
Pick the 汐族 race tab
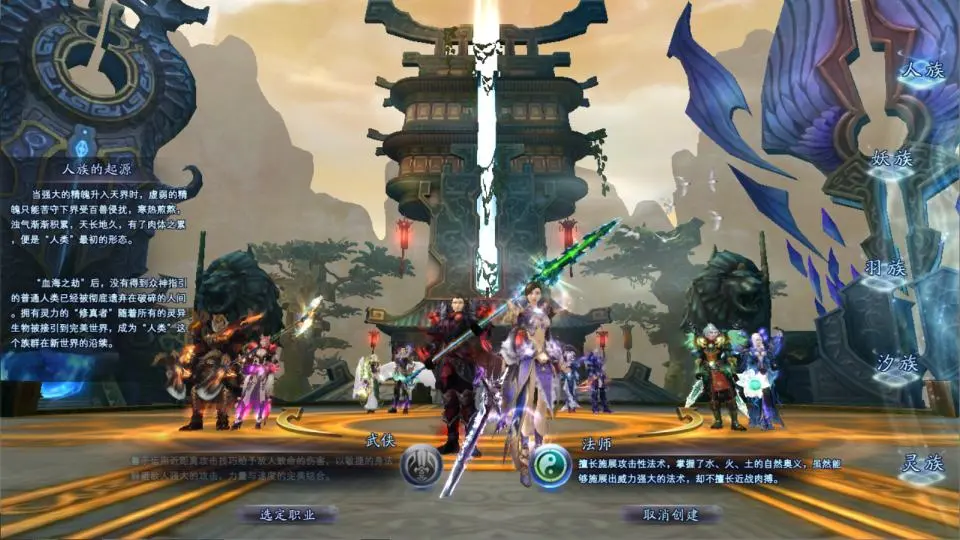tap(896, 363)
